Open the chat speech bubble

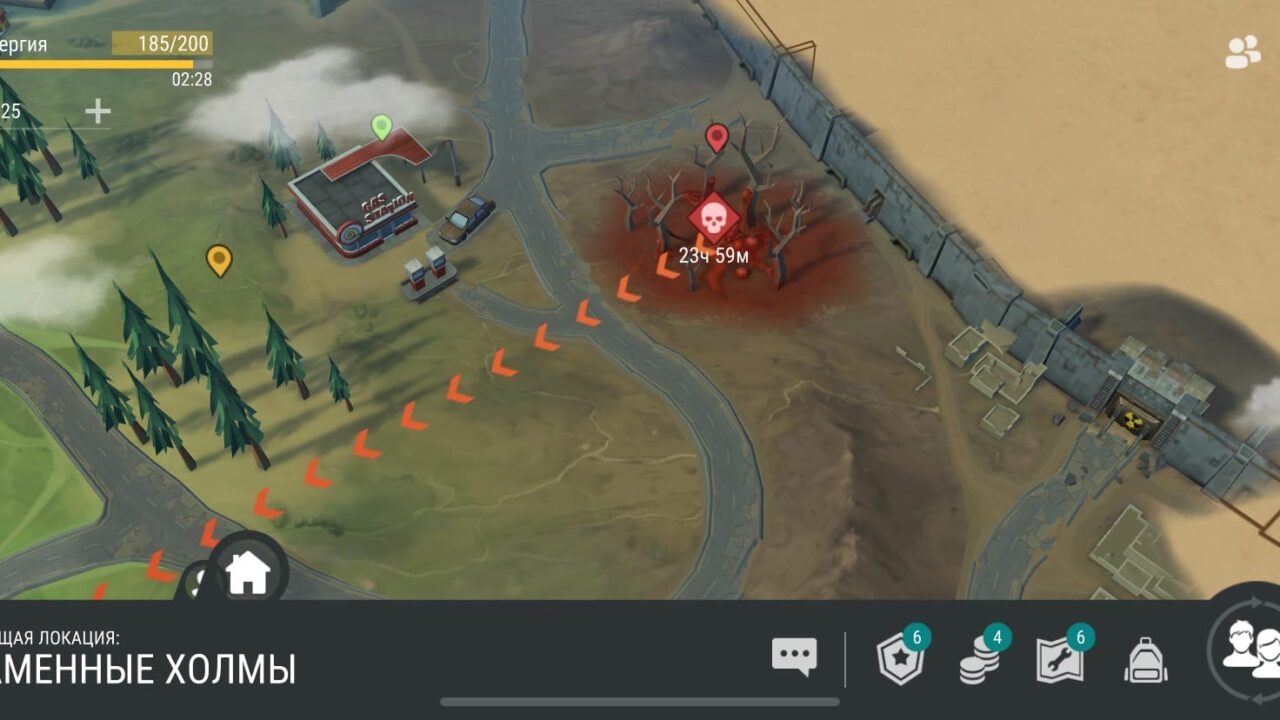click(794, 657)
